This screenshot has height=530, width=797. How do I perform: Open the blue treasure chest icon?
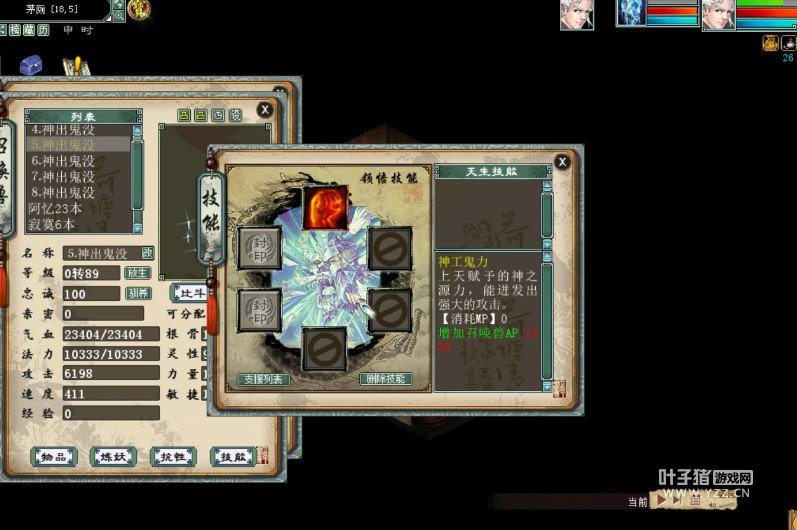(x=31, y=64)
